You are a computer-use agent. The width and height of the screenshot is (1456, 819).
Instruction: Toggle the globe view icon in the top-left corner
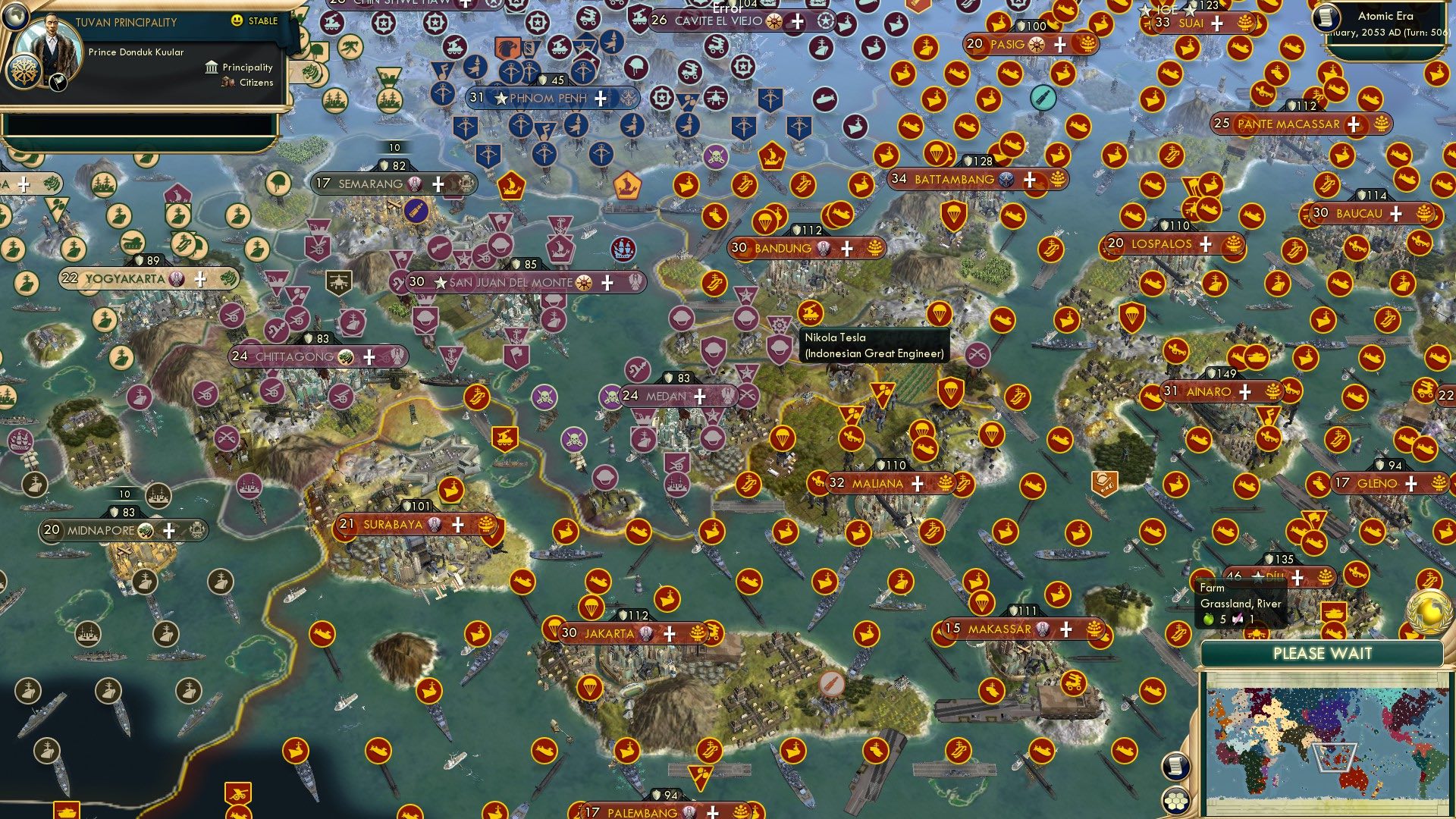pos(15,16)
